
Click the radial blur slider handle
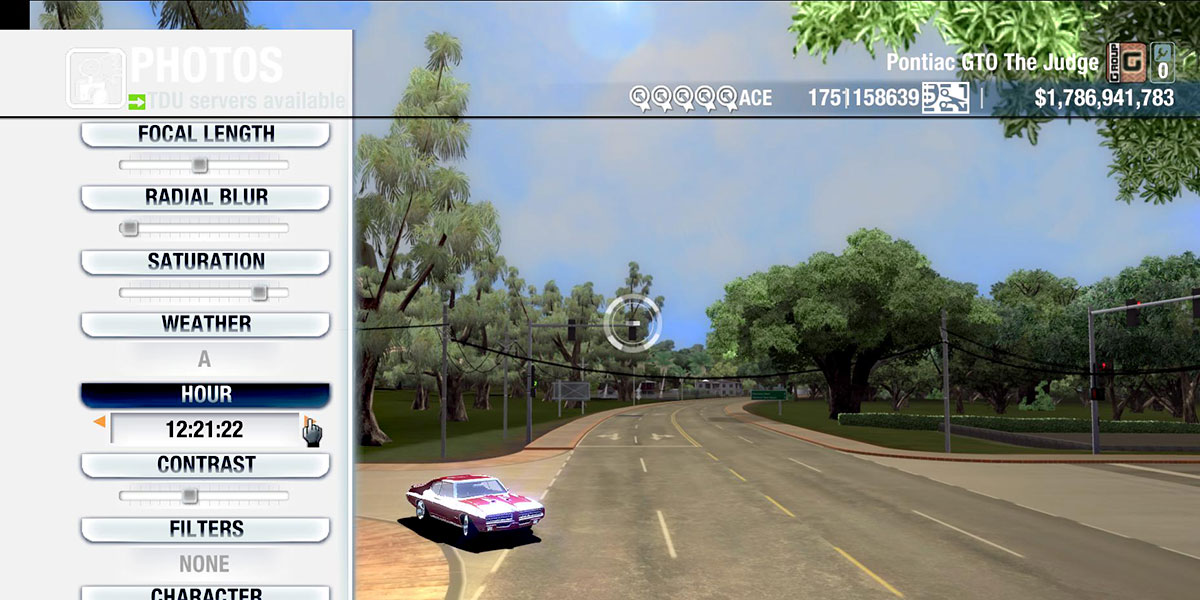point(129,228)
